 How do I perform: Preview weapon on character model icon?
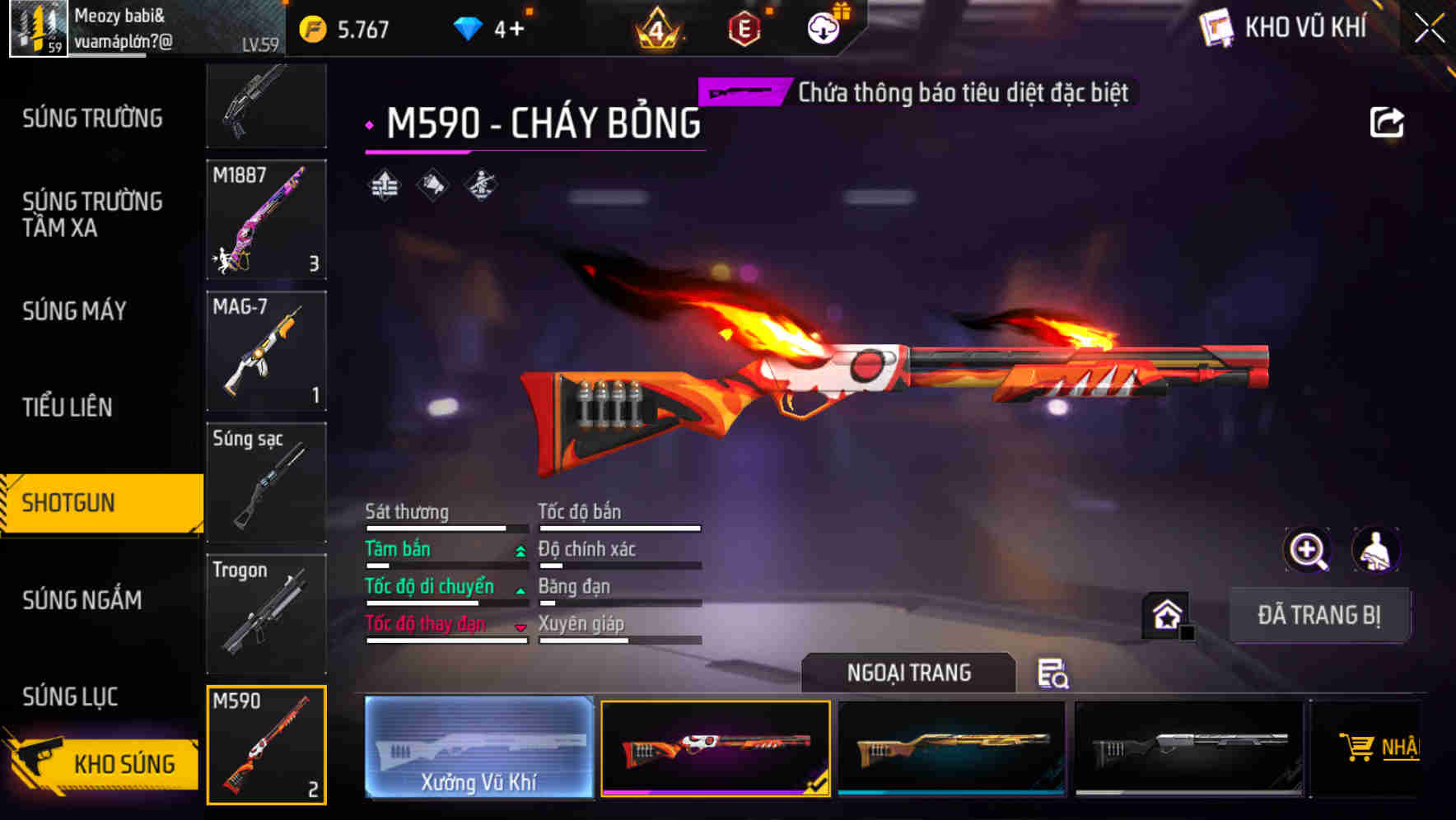tap(1376, 550)
